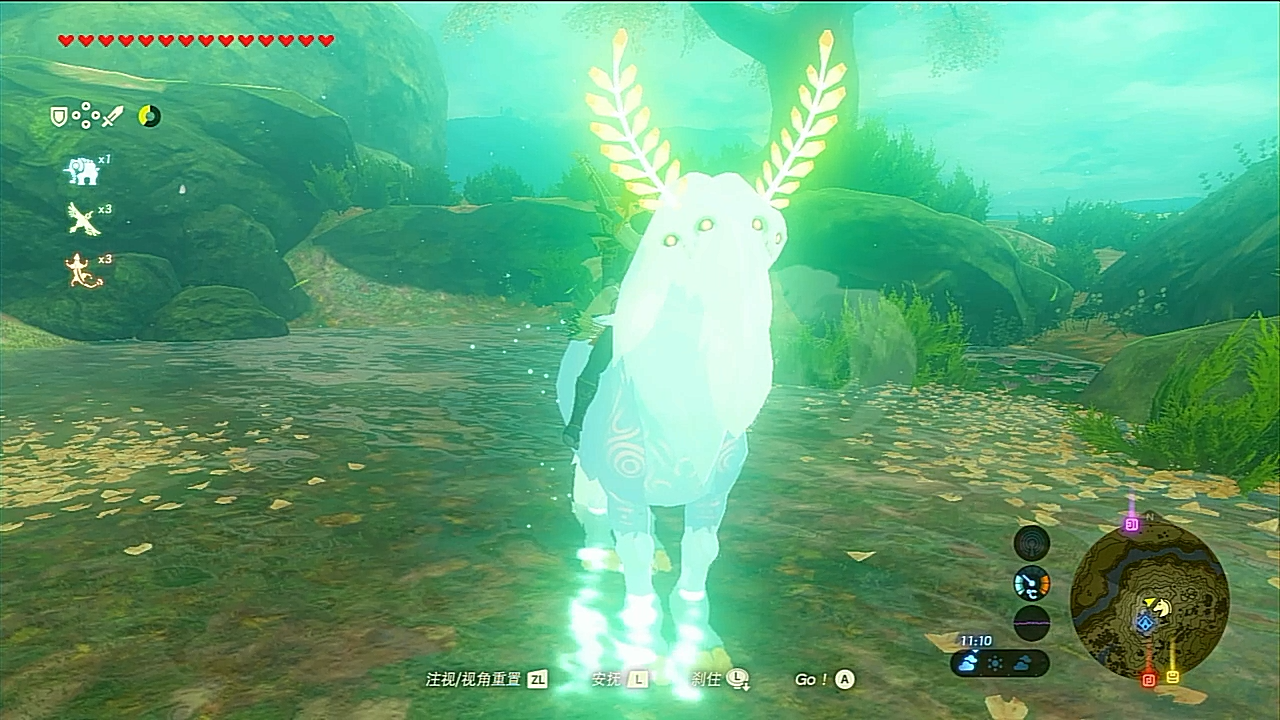Click the red pin on the minimap edge
The image size is (1280, 720).
[x=1149, y=679]
